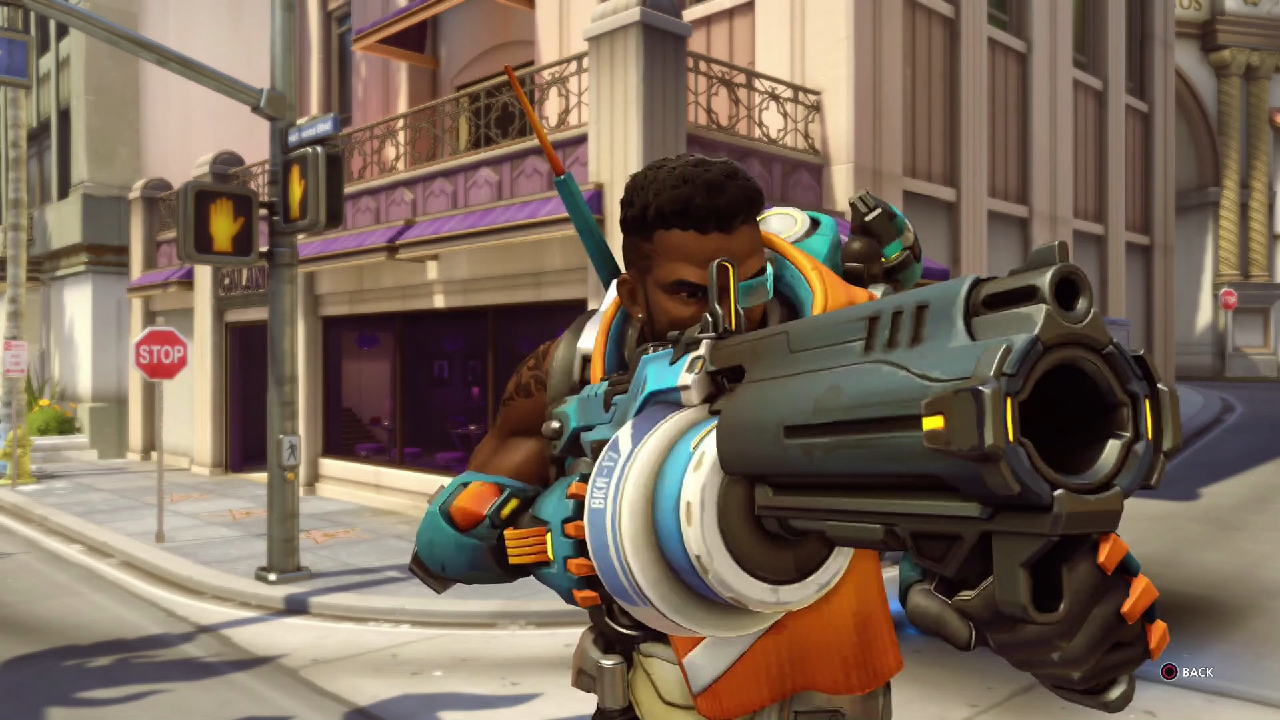1280x720 pixels.
Task: Go back using the Back button
Action: coord(1186,672)
